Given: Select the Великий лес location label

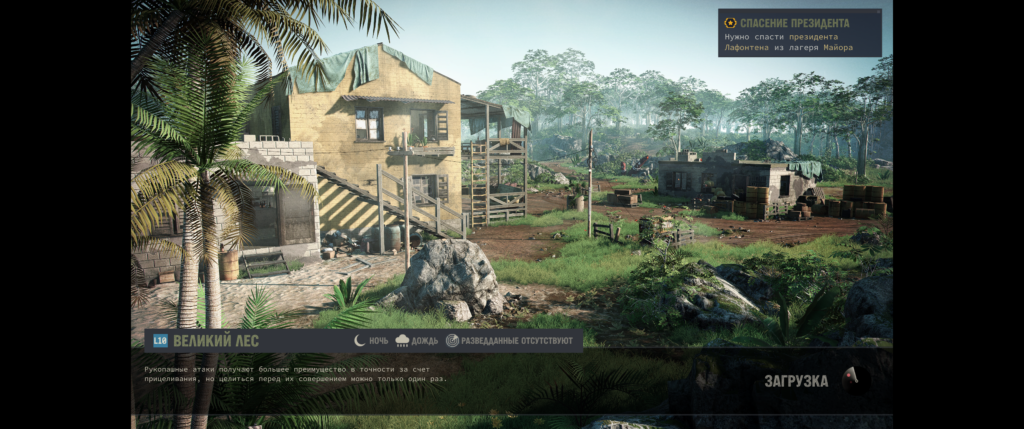Looking at the screenshot, I should (x=215, y=341).
